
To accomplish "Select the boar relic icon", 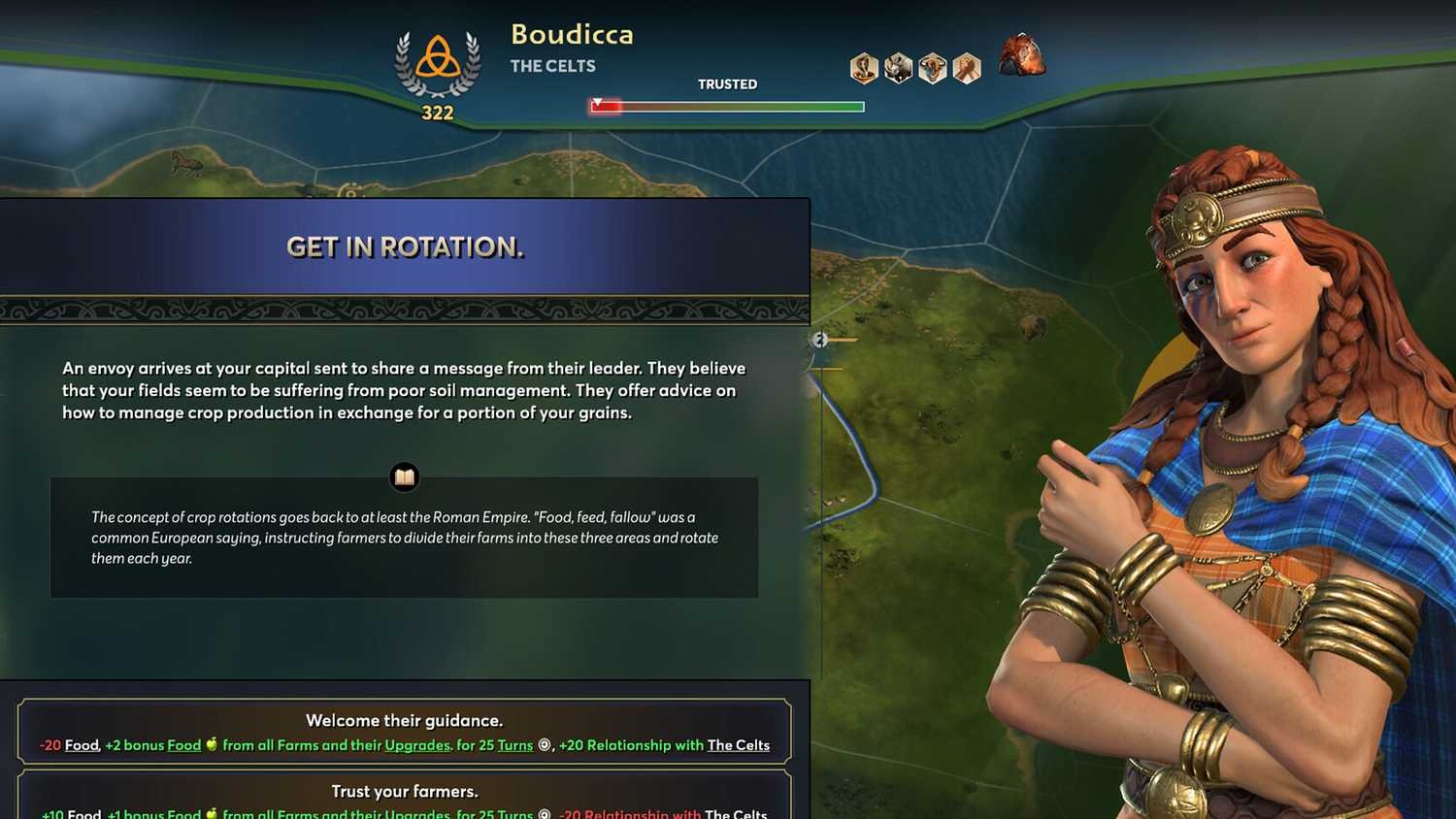I will (898, 68).
